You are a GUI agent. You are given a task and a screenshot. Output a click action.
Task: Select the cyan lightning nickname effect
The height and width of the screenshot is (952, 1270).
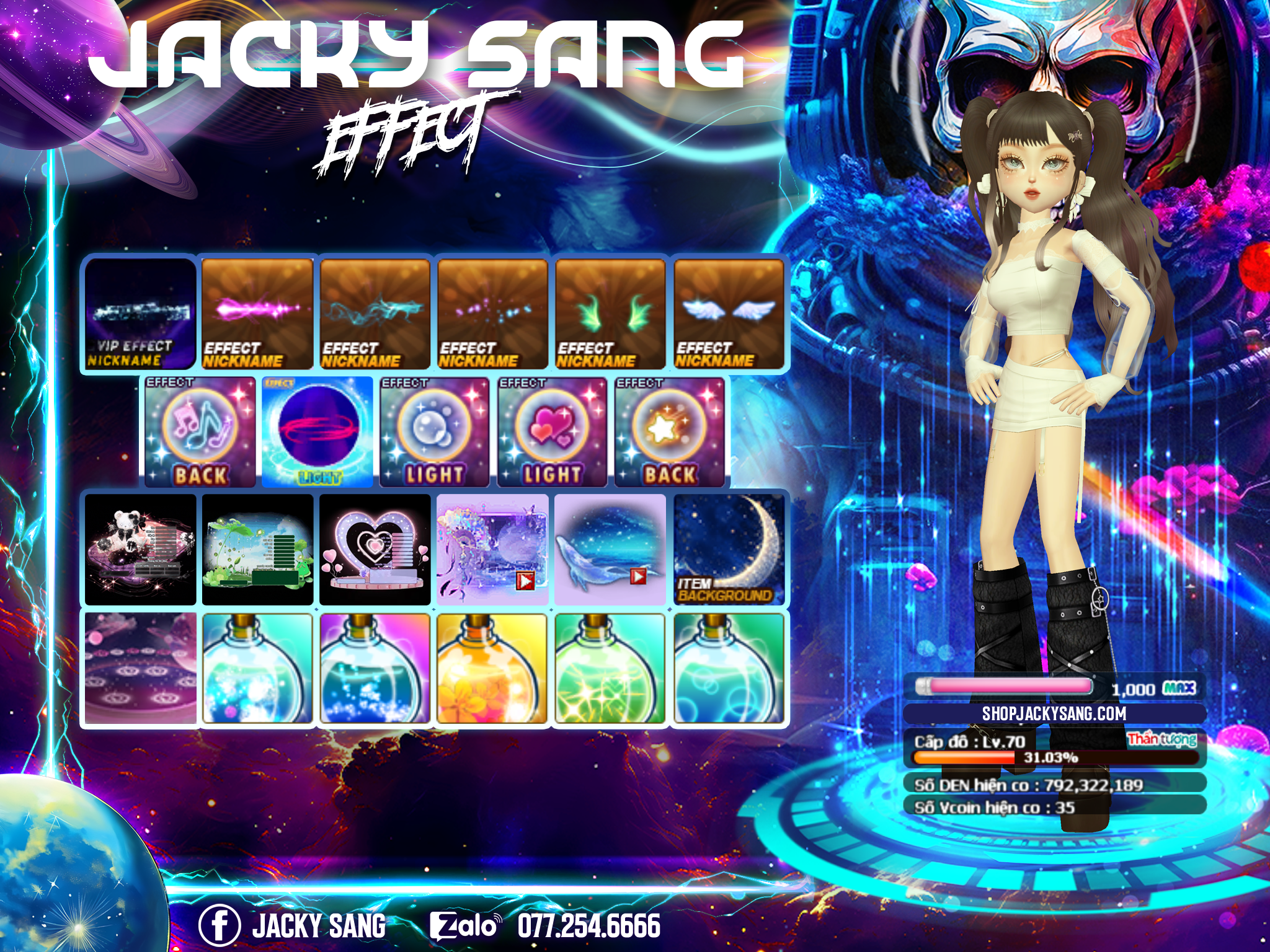pyautogui.click(x=375, y=314)
